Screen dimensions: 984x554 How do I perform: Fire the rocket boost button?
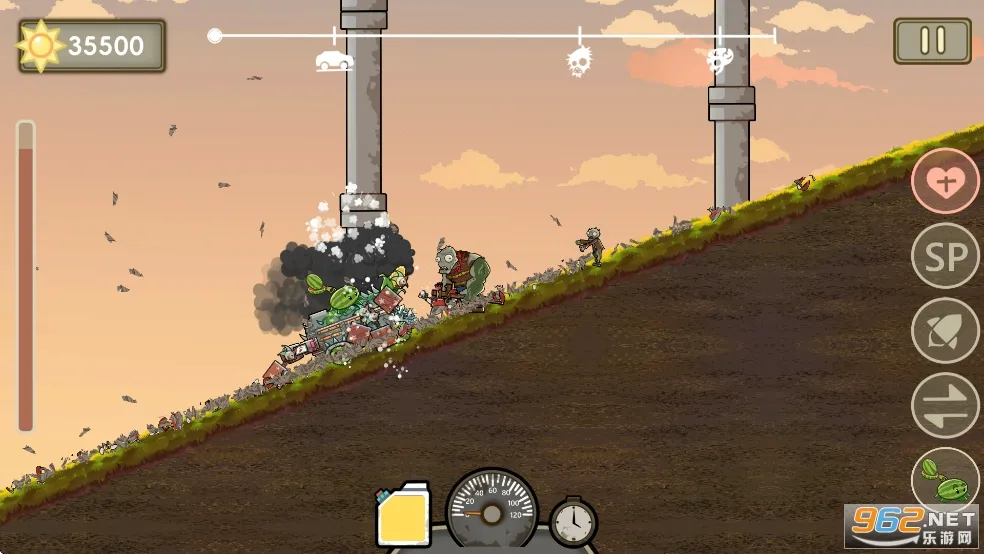(x=945, y=331)
